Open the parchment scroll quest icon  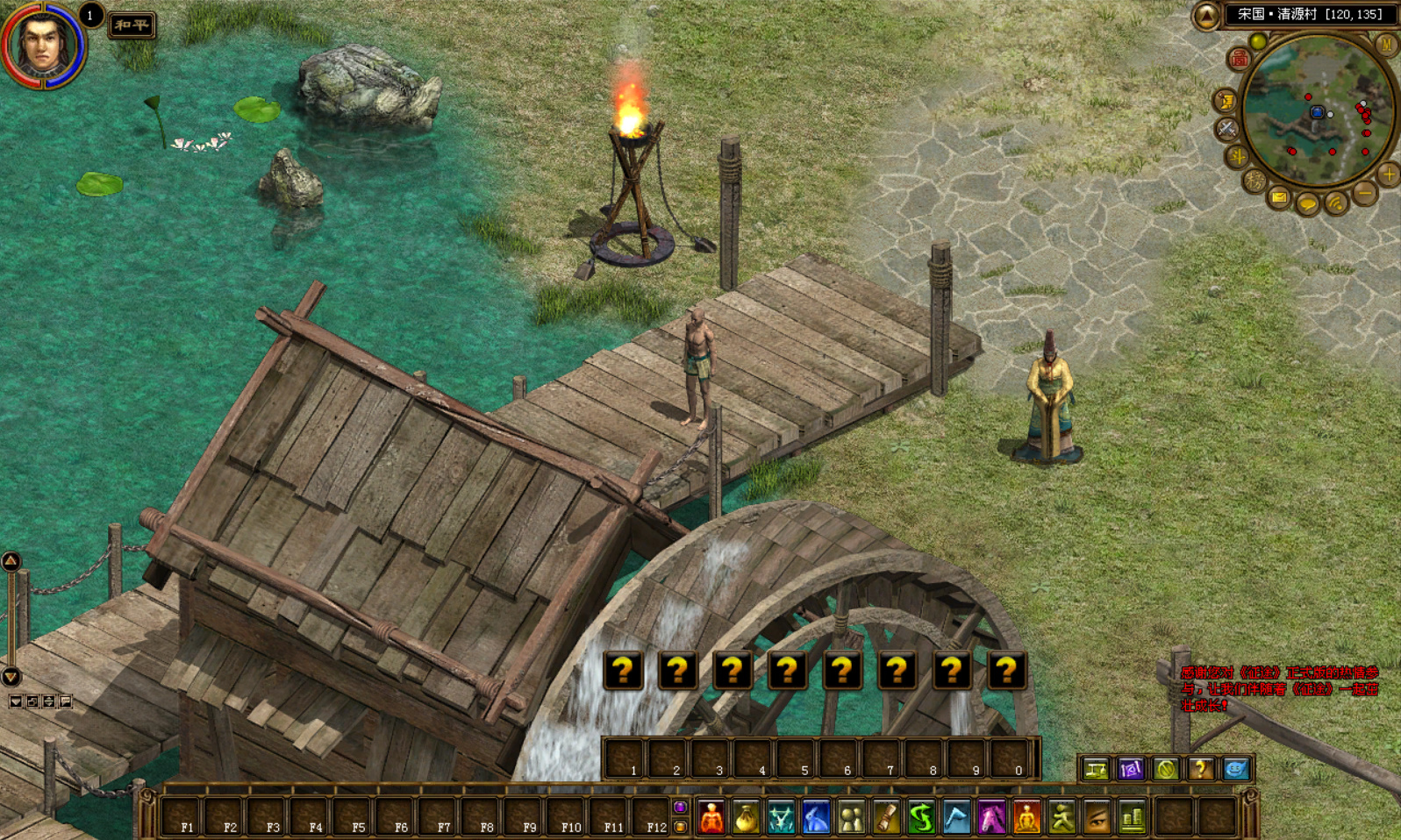pyautogui.click(x=886, y=818)
